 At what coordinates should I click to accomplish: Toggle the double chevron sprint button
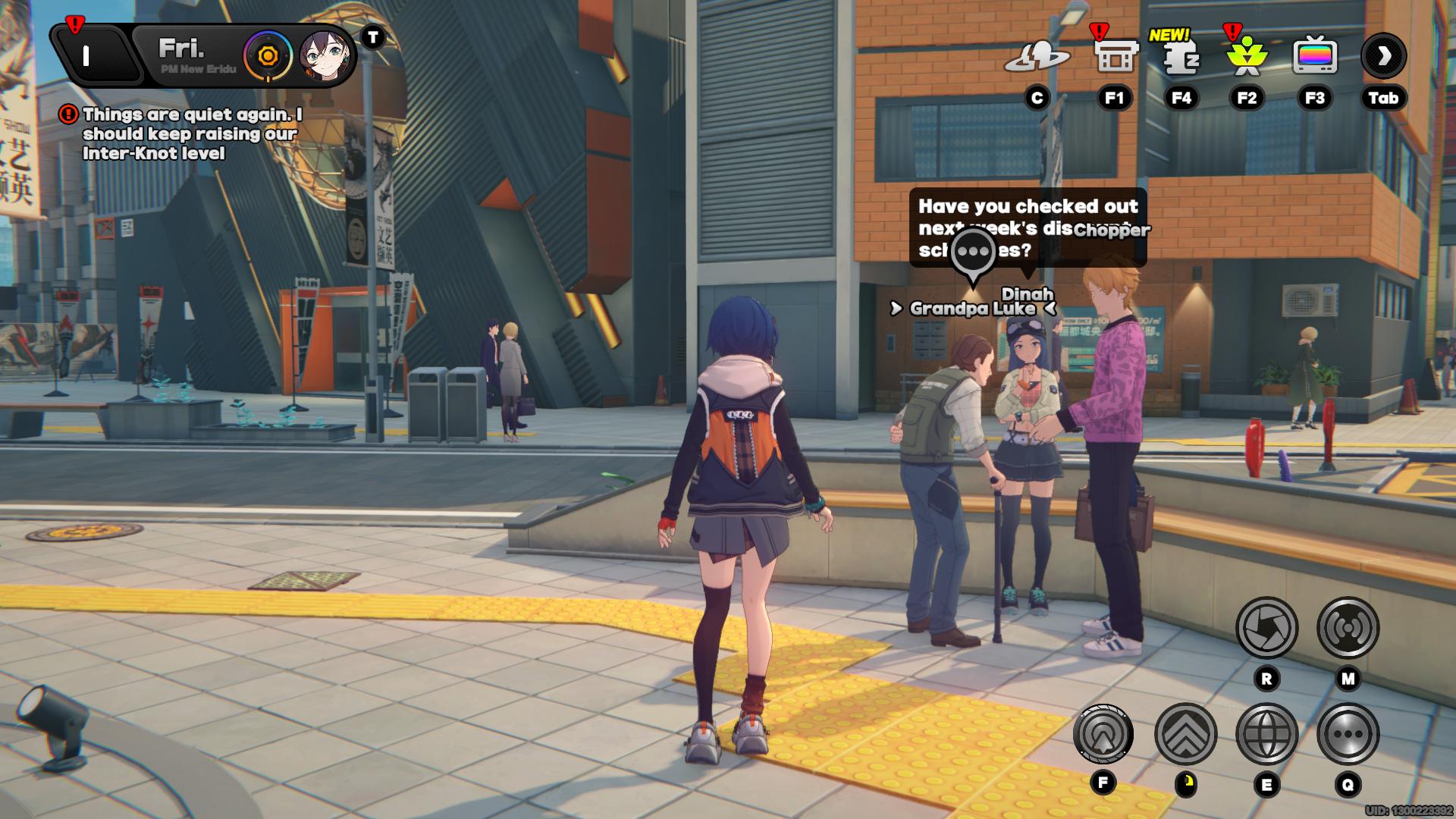coord(1185,734)
